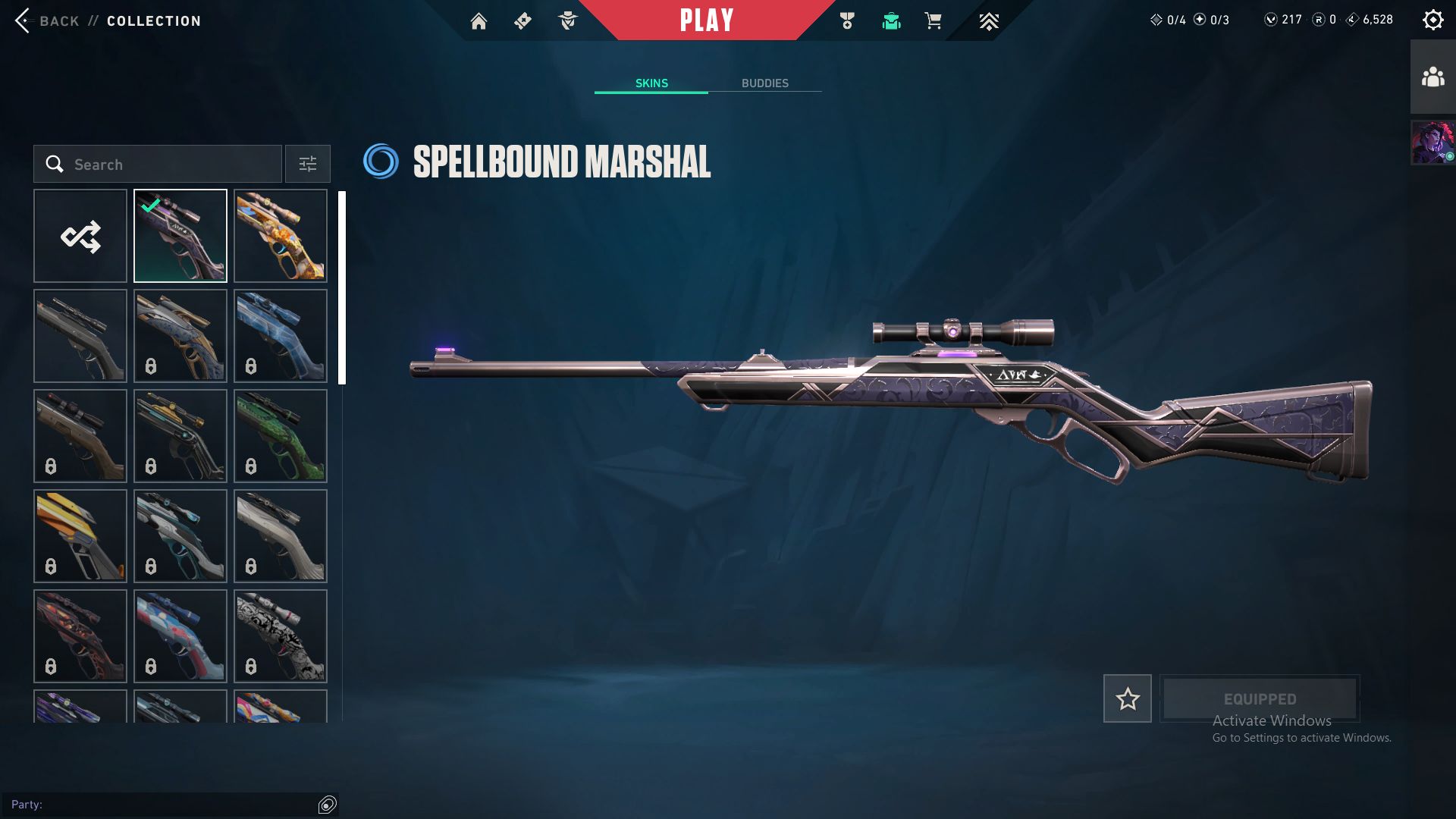Image resolution: width=1456 pixels, height=819 pixels.
Task: Choose the equipped Spellbound Marshal thumbnail
Action: point(180,236)
